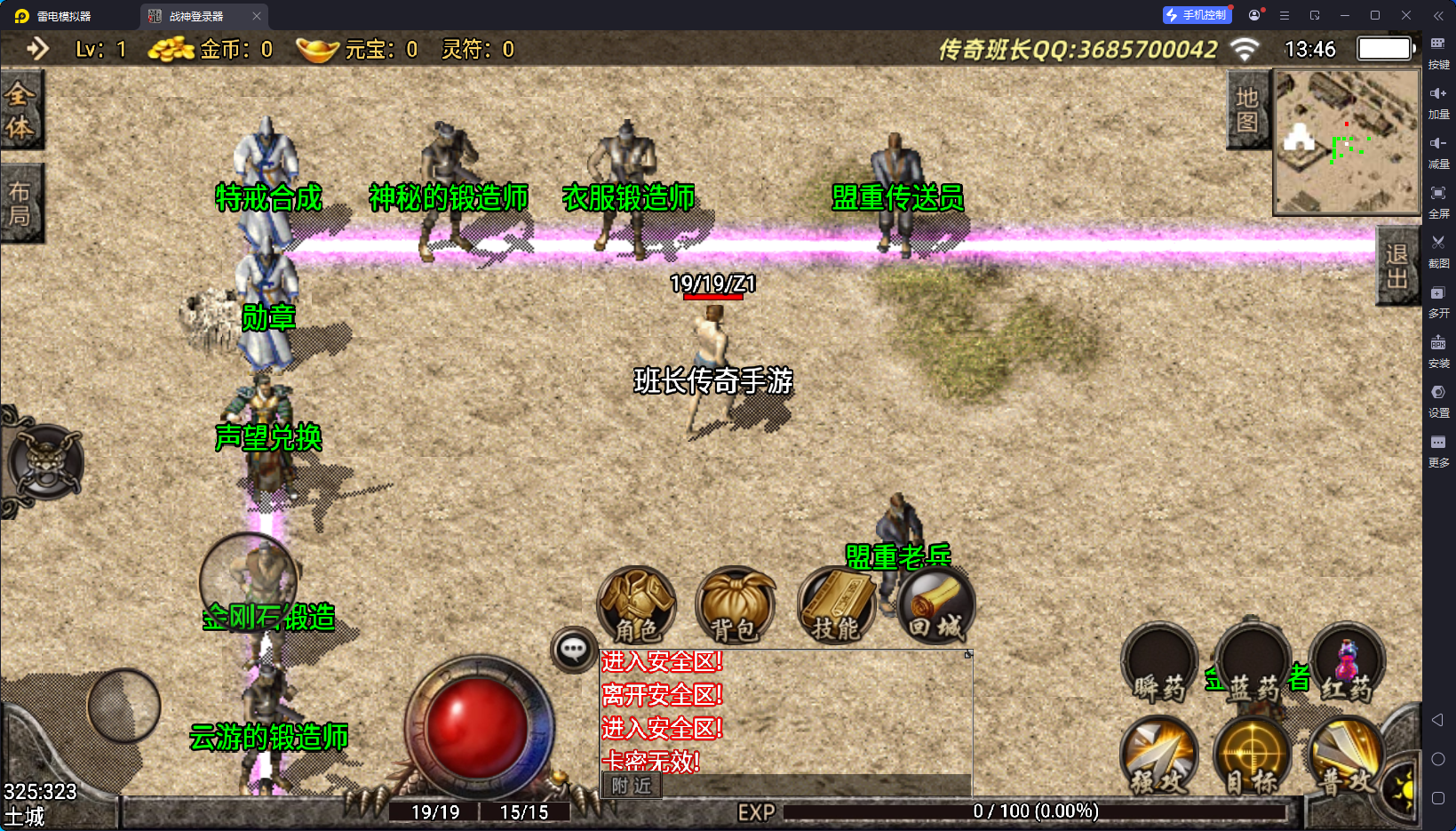
Task: Switch to the 附近 nearby chat tab
Action: pyautogui.click(x=632, y=786)
